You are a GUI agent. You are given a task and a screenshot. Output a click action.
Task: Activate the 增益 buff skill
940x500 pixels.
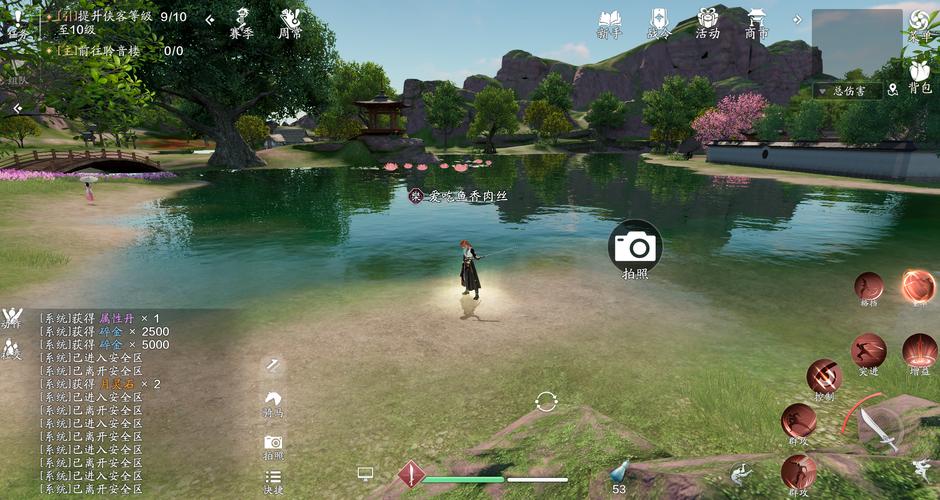click(x=919, y=352)
